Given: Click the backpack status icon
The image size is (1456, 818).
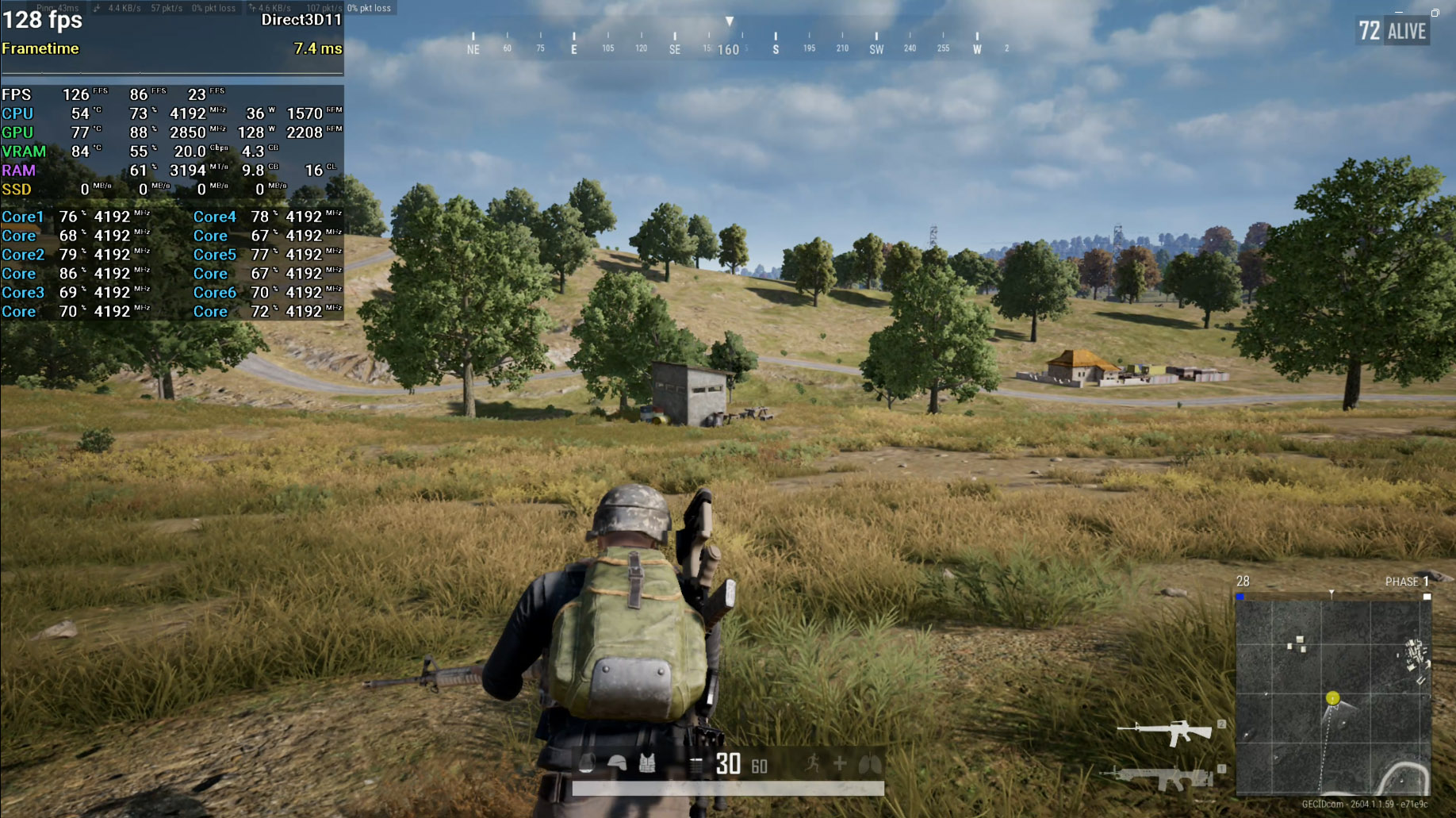Looking at the screenshot, I should pos(587,764).
